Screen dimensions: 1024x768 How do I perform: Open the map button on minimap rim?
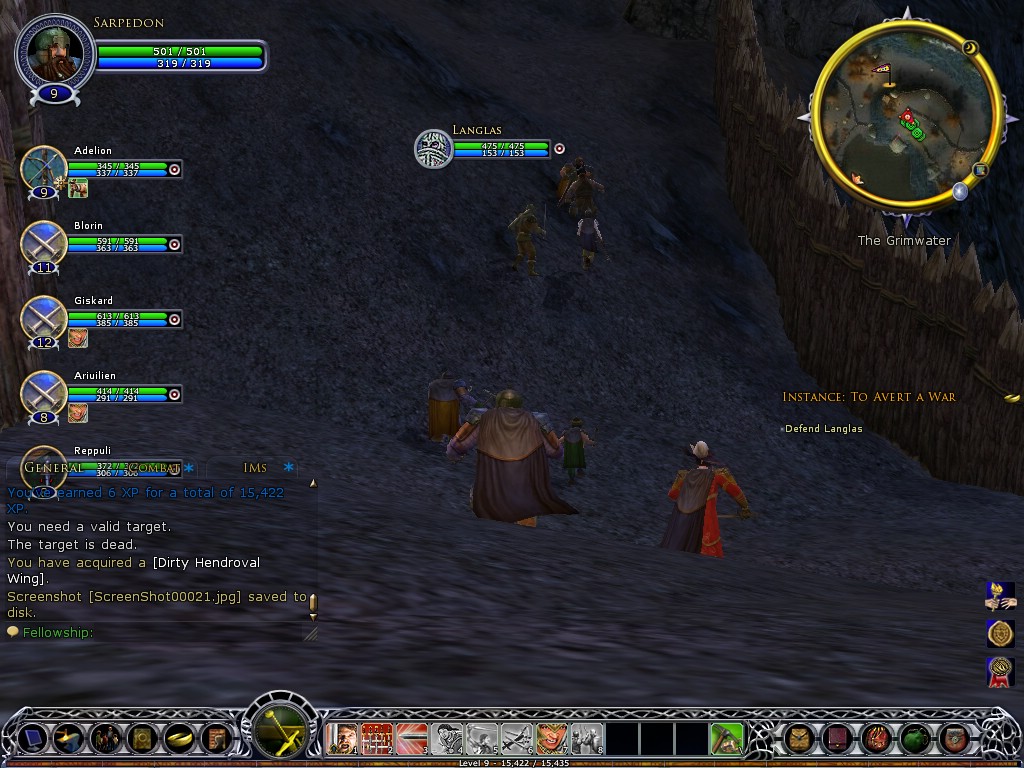tap(981, 170)
